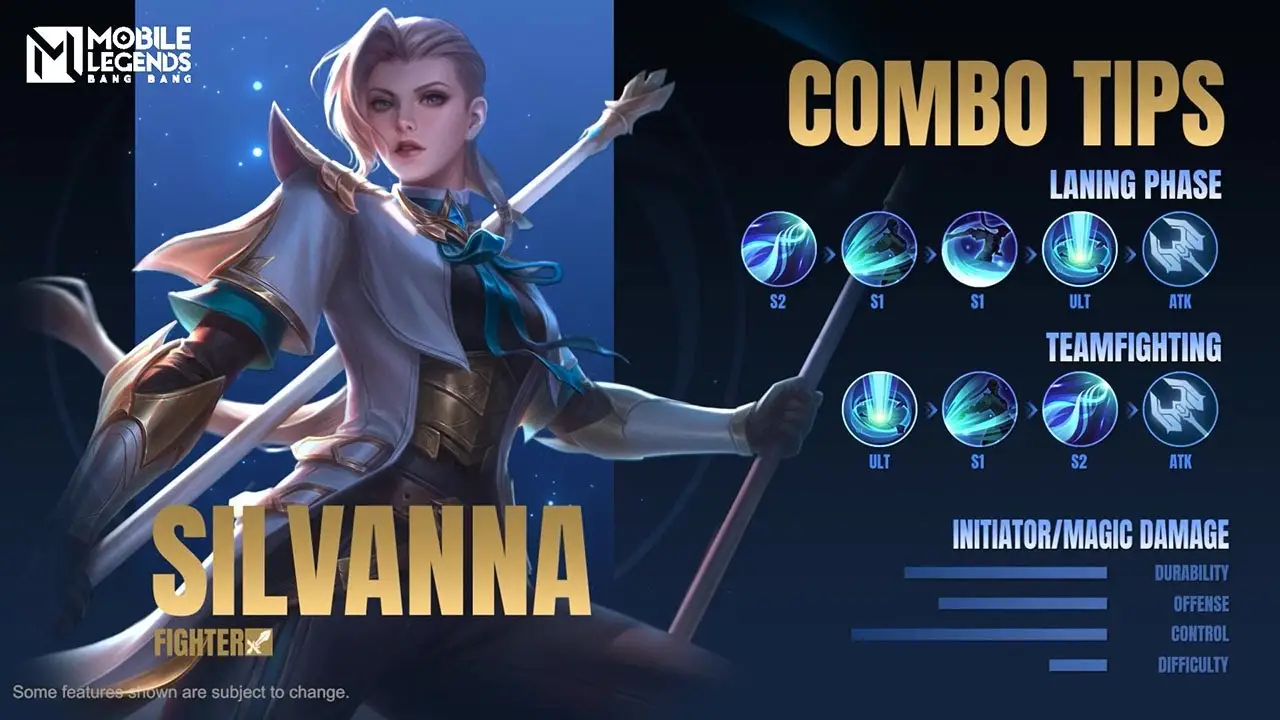Select the S1 skill icon under Teamfighting
The width and height of the screenshot is (1280, 720).
click(x=979, y=409)
